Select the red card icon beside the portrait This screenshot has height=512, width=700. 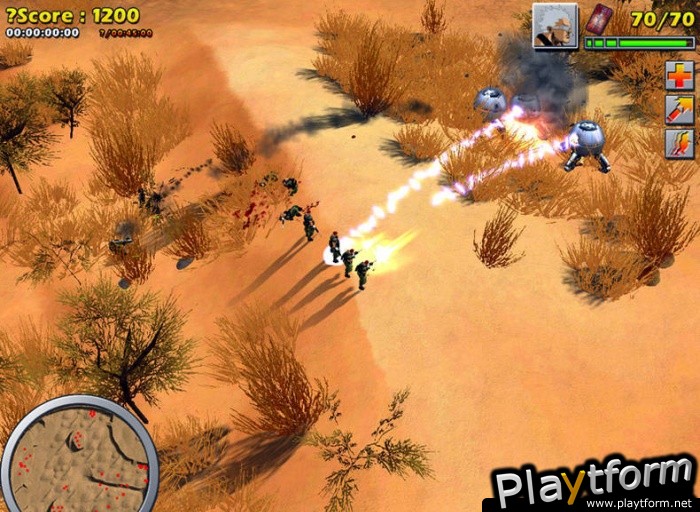(x=598, y=19)
